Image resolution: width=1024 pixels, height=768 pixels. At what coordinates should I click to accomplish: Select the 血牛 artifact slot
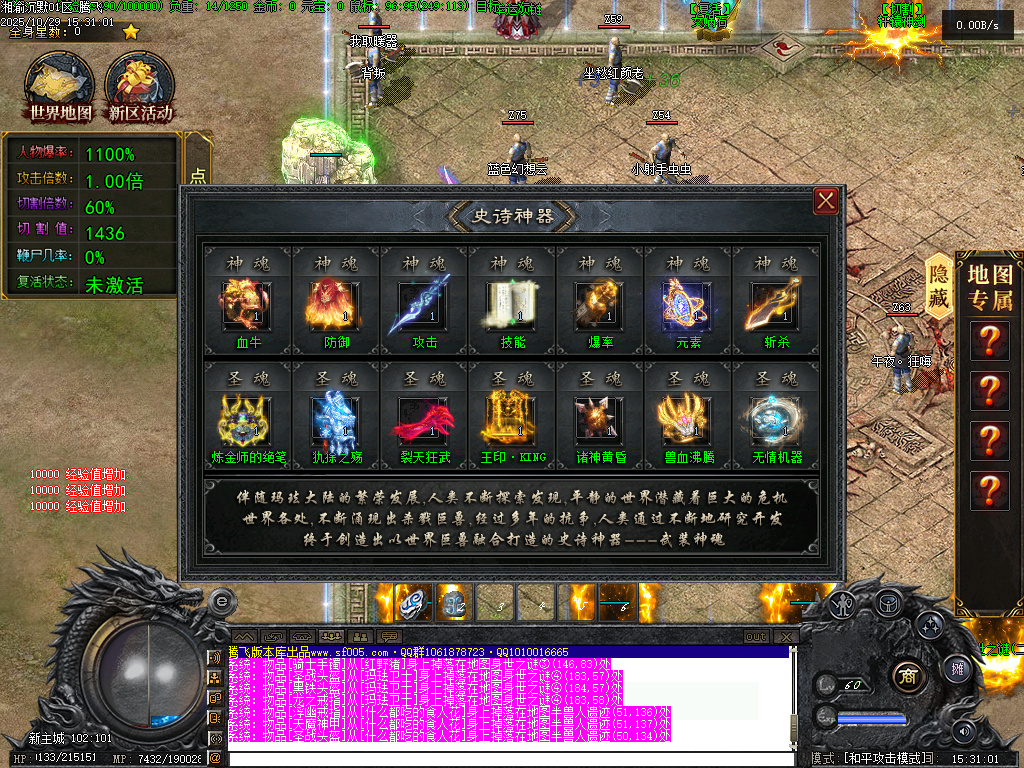(x=247, y=306)
